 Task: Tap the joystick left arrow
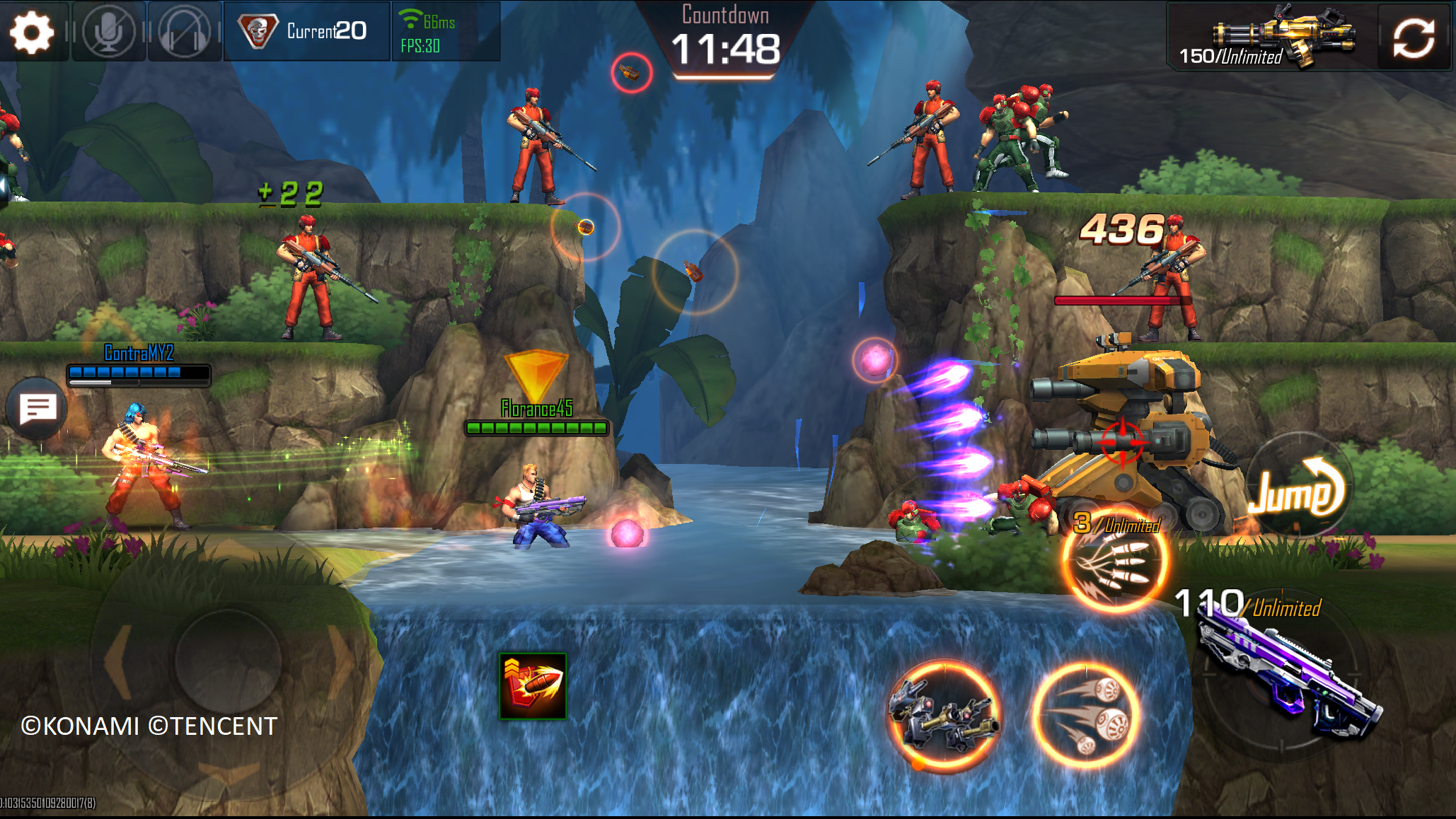(x=117, y=661)
